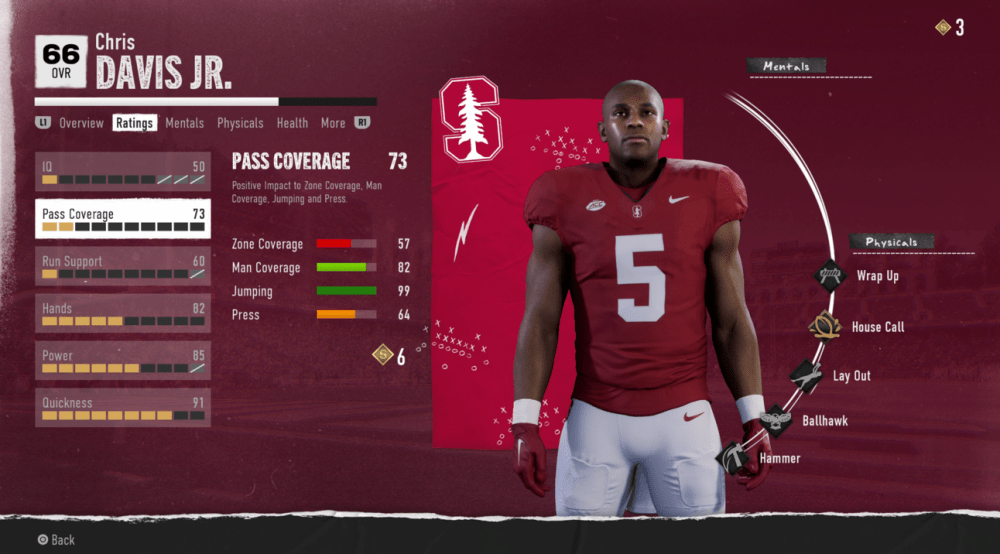Open the Hammer ability icon

[732, 457]
